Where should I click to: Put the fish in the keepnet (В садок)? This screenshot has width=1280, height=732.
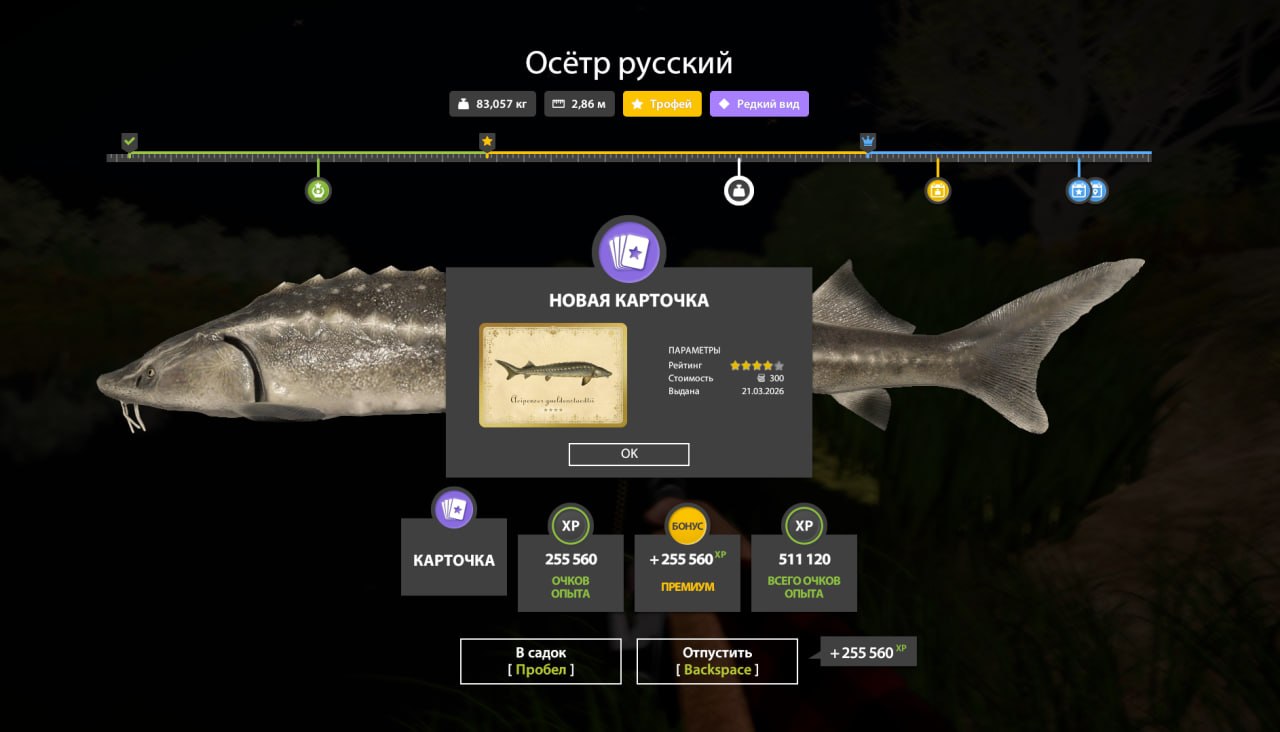tap(540, 661)
